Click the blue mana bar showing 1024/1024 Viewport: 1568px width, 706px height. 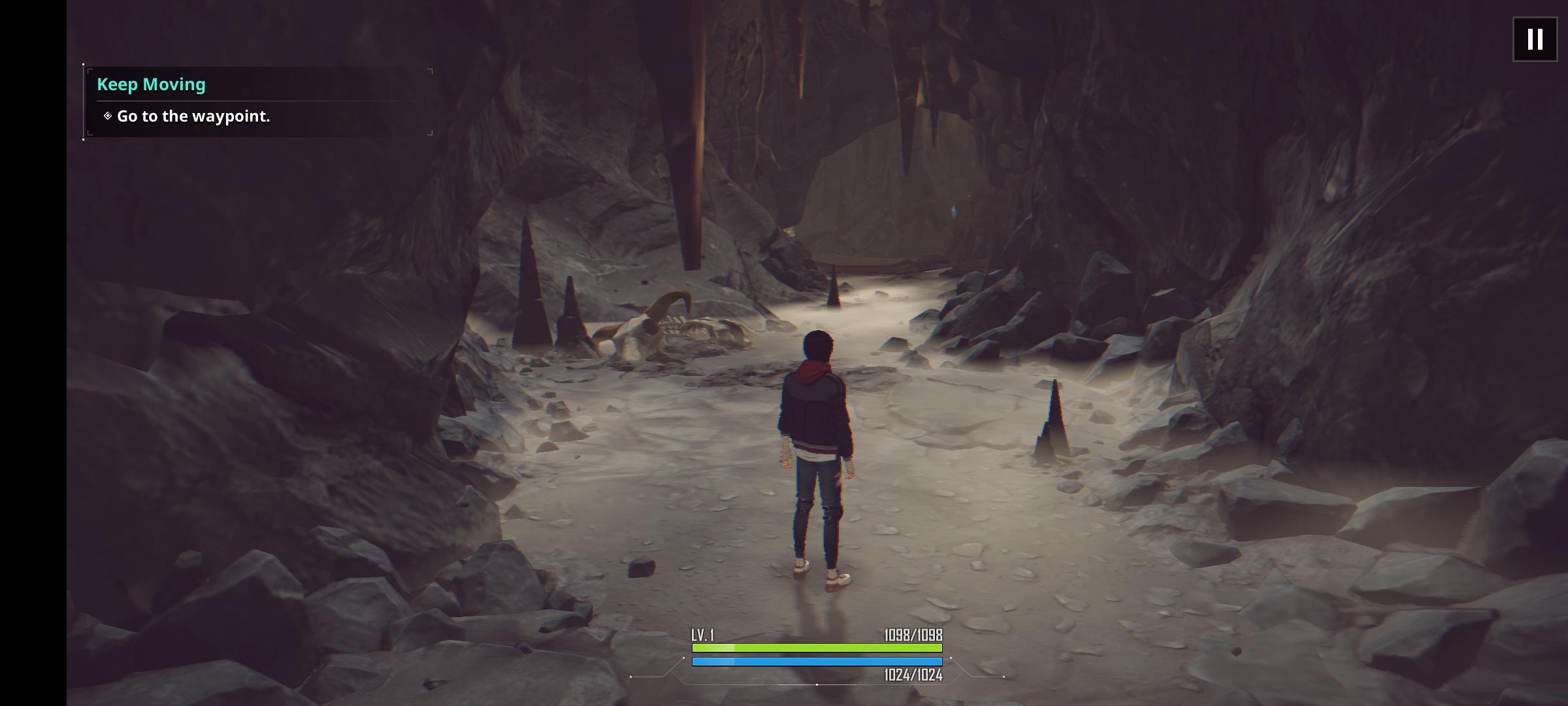[x=815, y=662]
